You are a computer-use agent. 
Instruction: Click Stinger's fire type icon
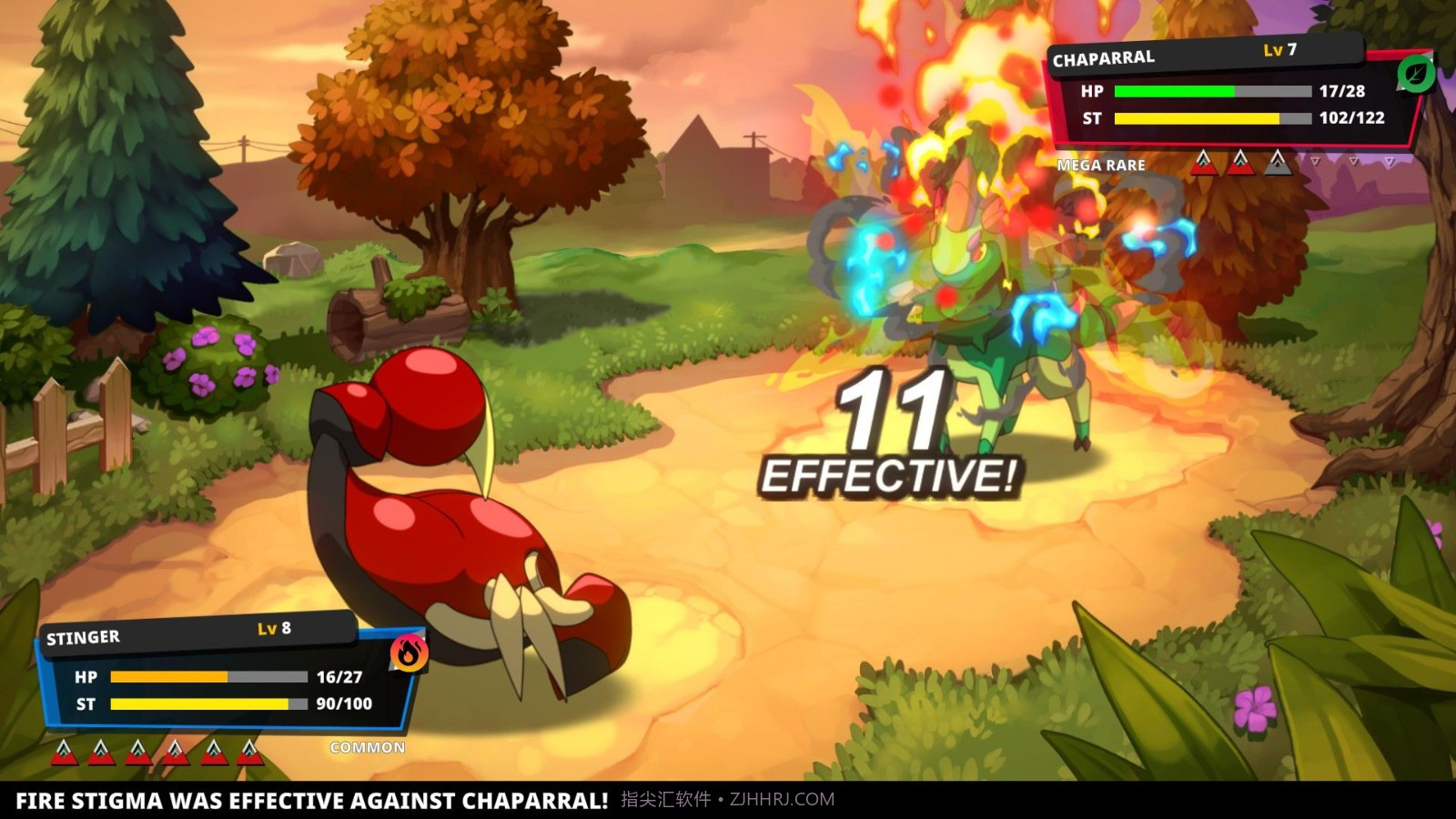click(409, 652)
